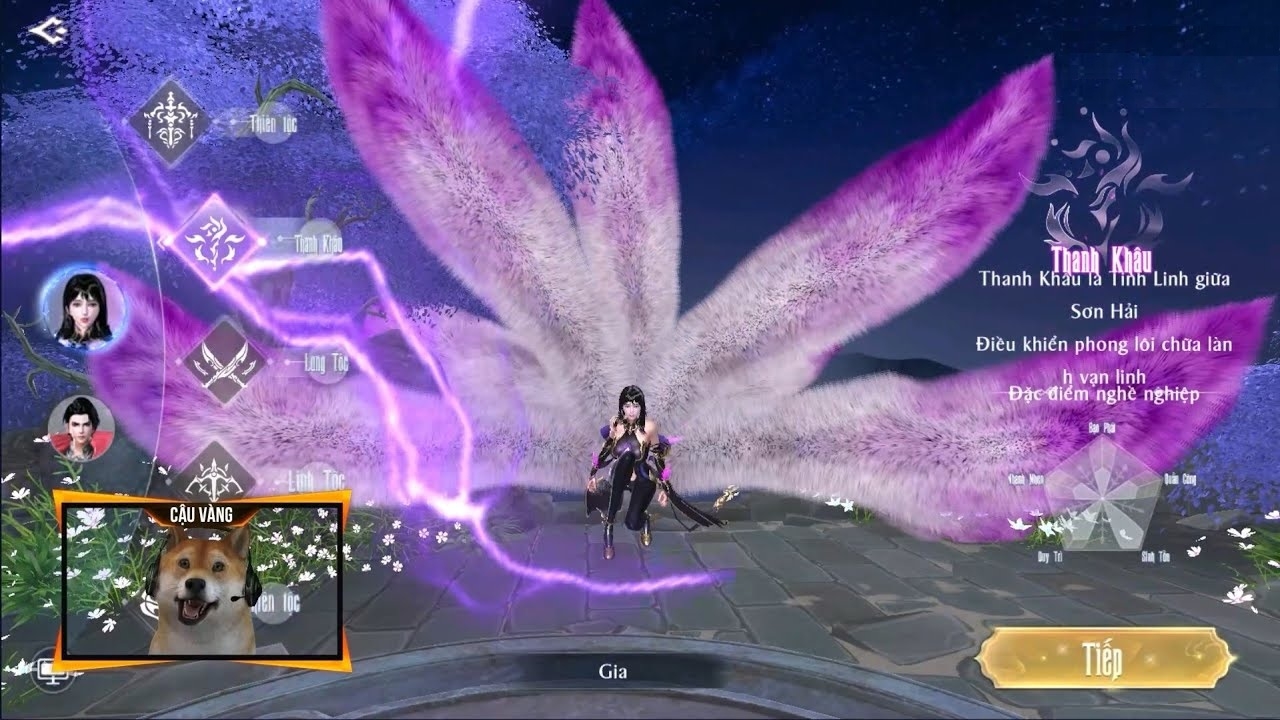The width and height of the screenshot is (1280, 720).
Task: Choose the female character portrait
Action: tap(82, 308)
